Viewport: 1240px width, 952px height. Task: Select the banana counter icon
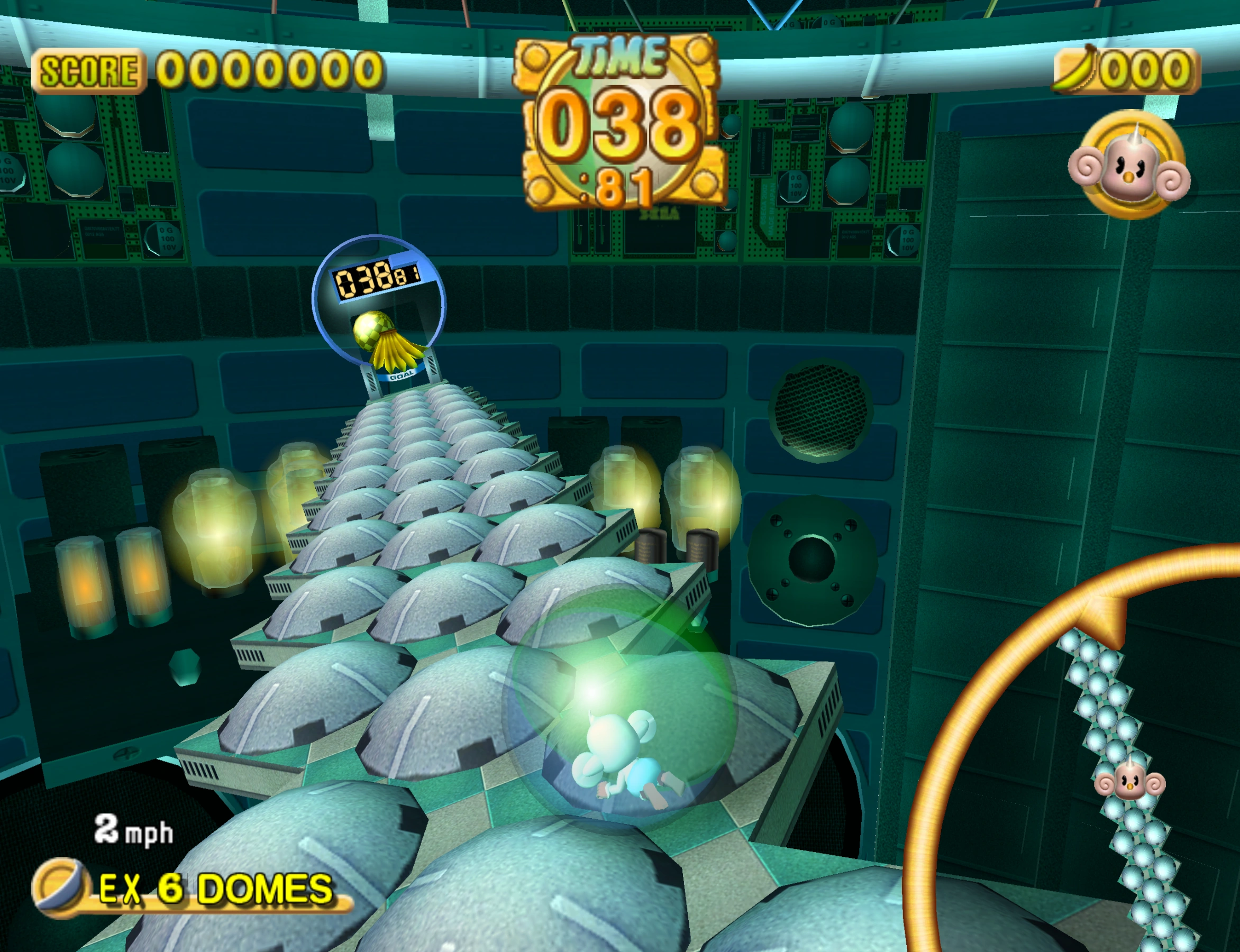coord(1079,68)
